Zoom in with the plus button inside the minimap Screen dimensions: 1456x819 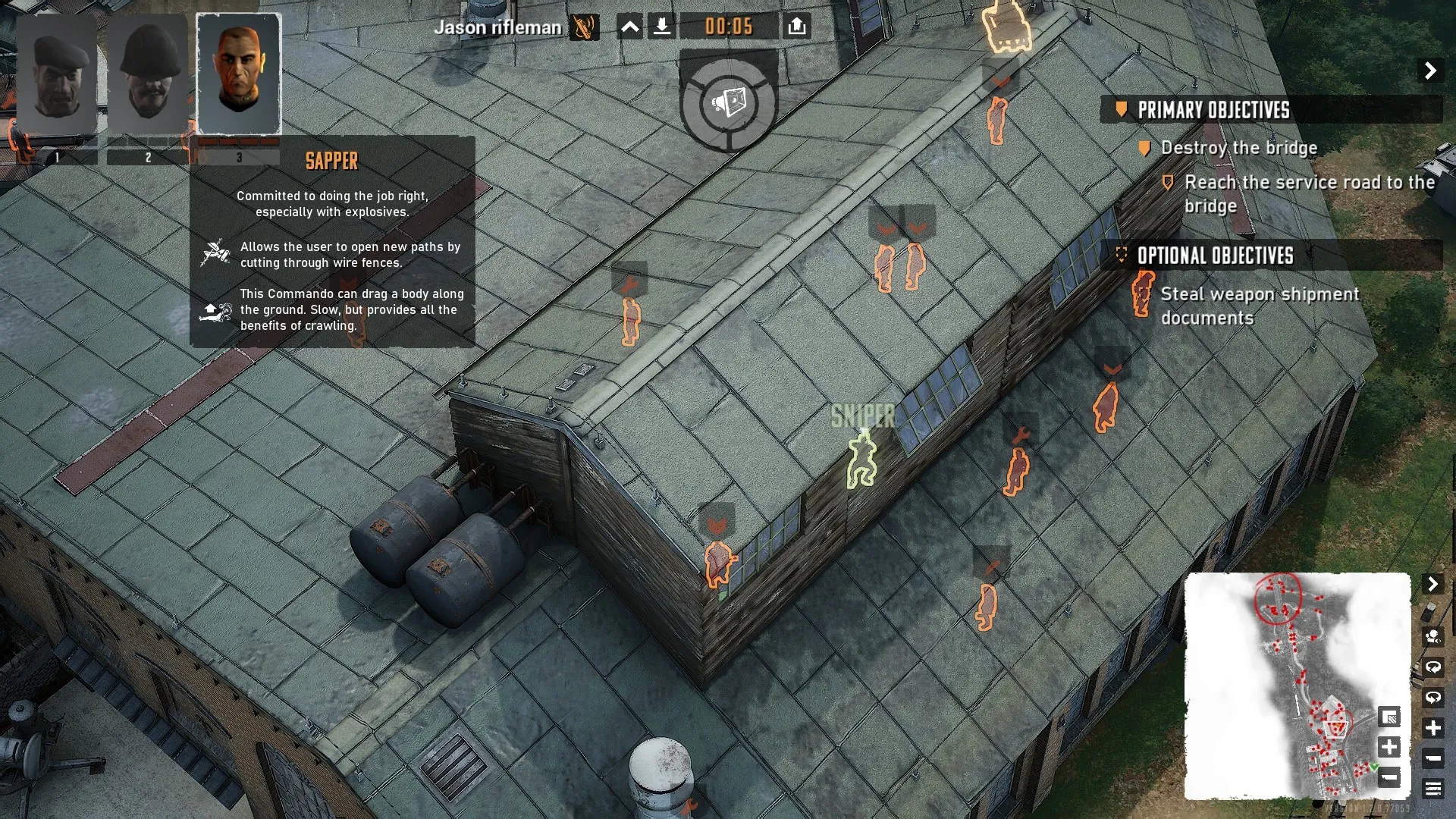point(1389,747)
